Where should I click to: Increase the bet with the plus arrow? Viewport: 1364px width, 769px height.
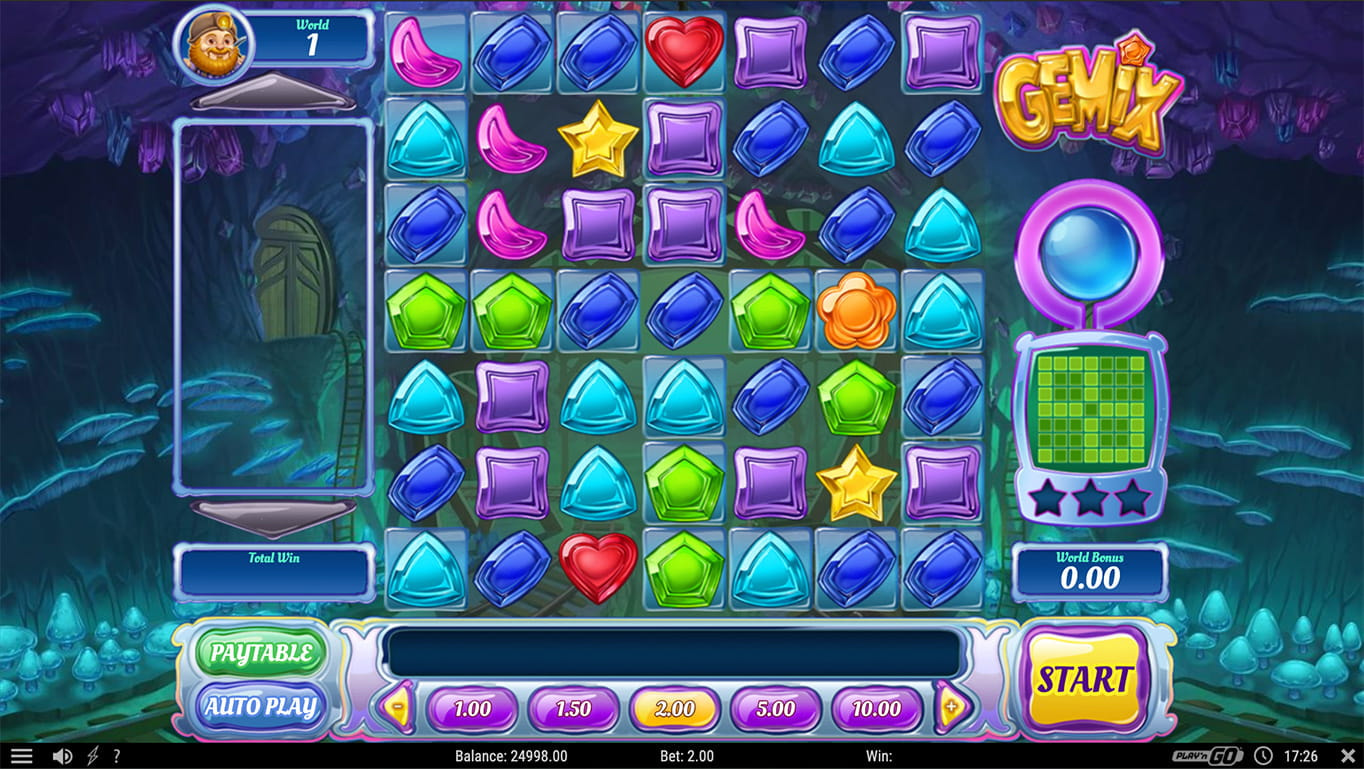click(x=952, y=708)
